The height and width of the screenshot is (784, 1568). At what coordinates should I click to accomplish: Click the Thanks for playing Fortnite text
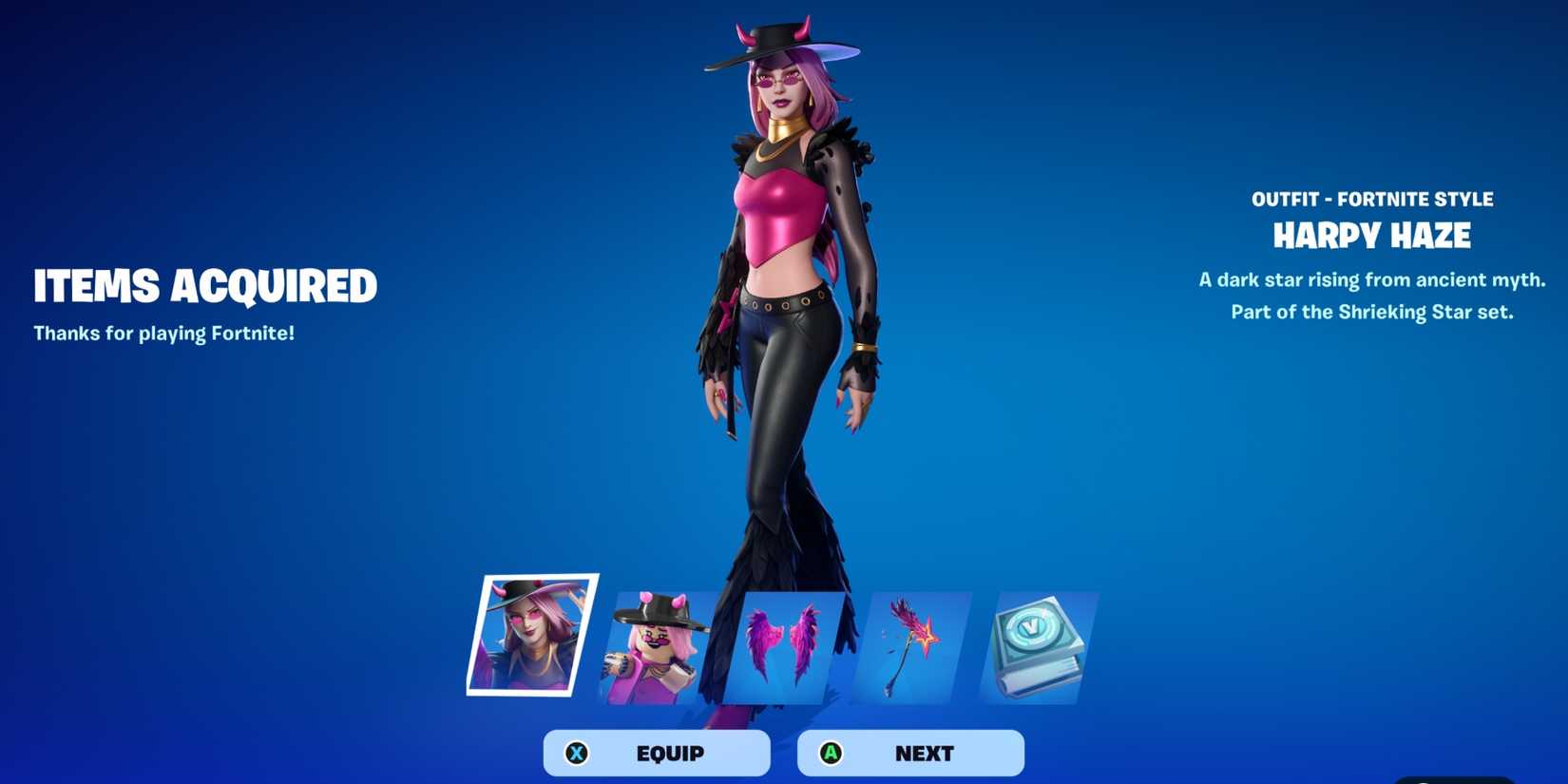163,334
